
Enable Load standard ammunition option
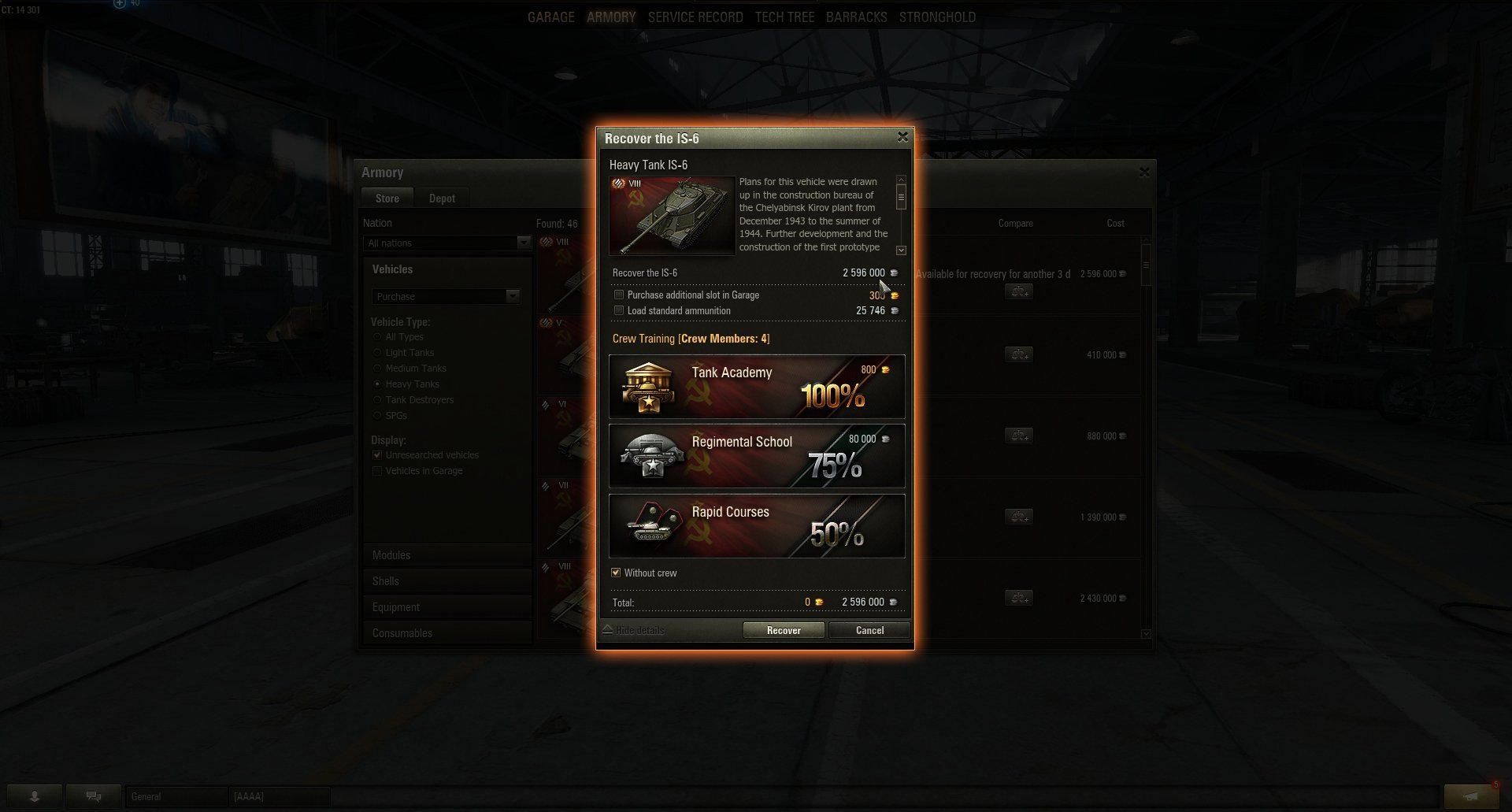pos(619,311)
